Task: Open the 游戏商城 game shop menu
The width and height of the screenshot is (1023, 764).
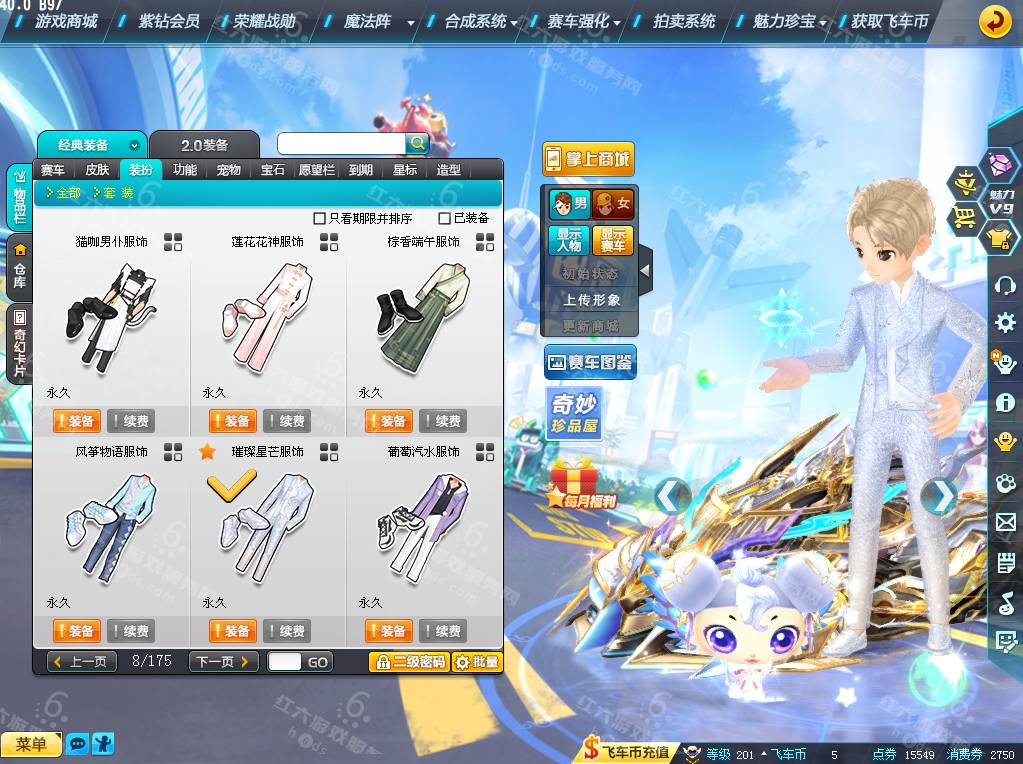Action: pos(65,20)
